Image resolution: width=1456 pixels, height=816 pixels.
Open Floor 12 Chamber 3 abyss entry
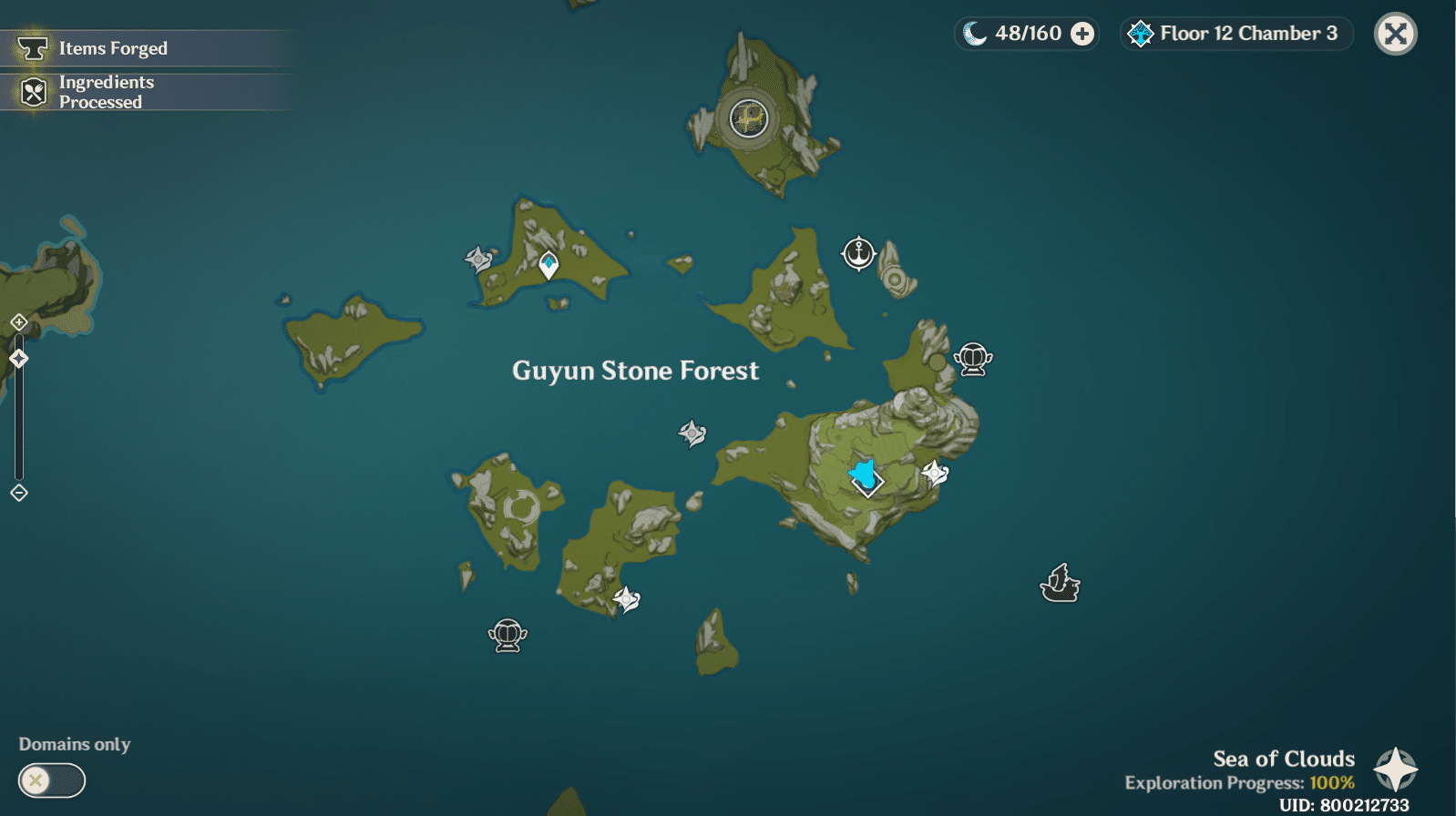pyautogui.click(x=1235, y=33)
